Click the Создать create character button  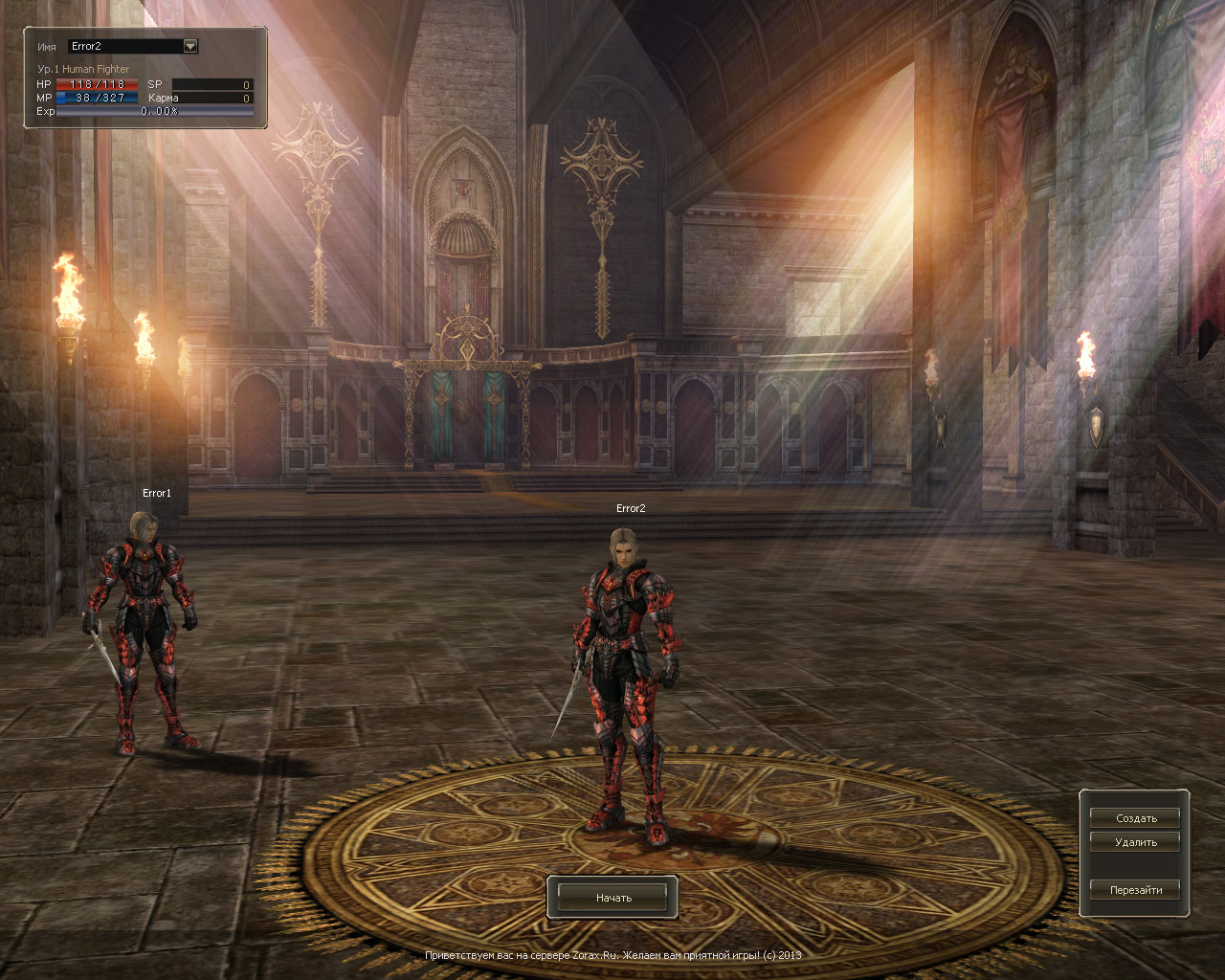[1135, 818]
